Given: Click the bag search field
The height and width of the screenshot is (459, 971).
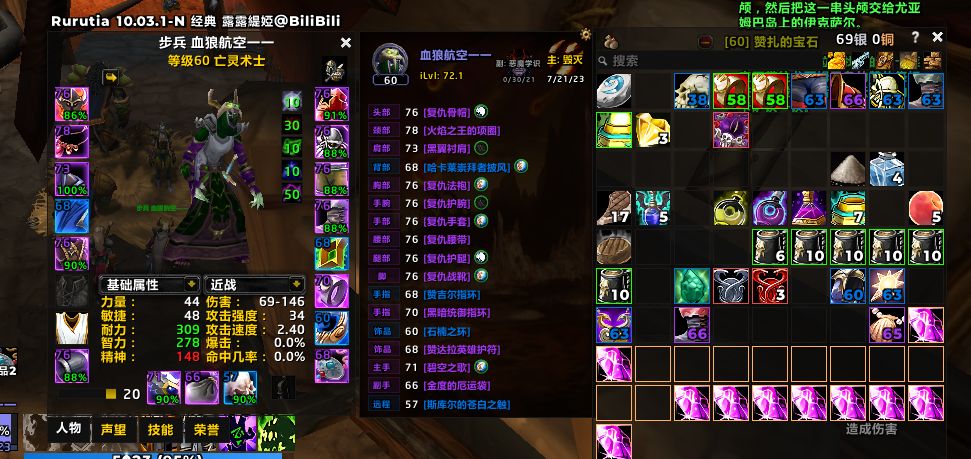Looking at the screenshot, I should [x=660, y=61].
